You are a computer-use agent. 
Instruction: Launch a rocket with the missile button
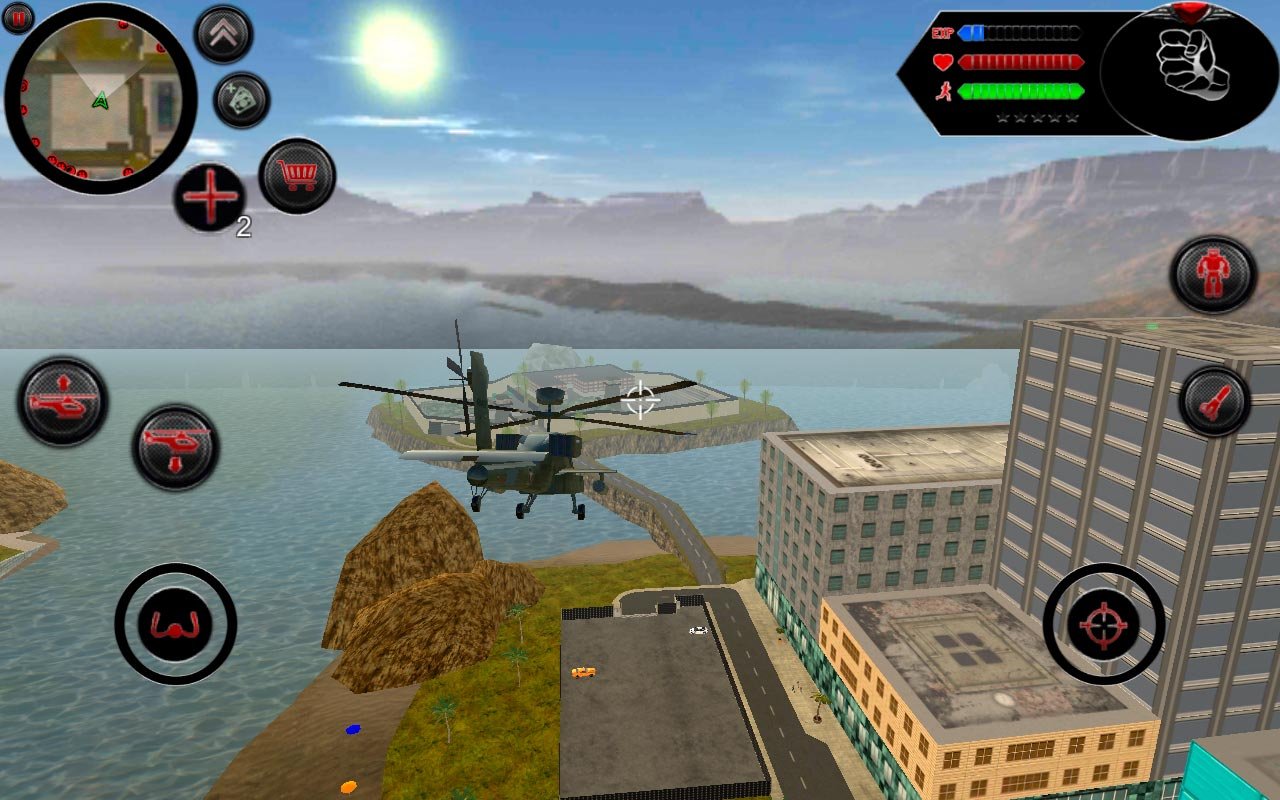tap(1214, 402)
